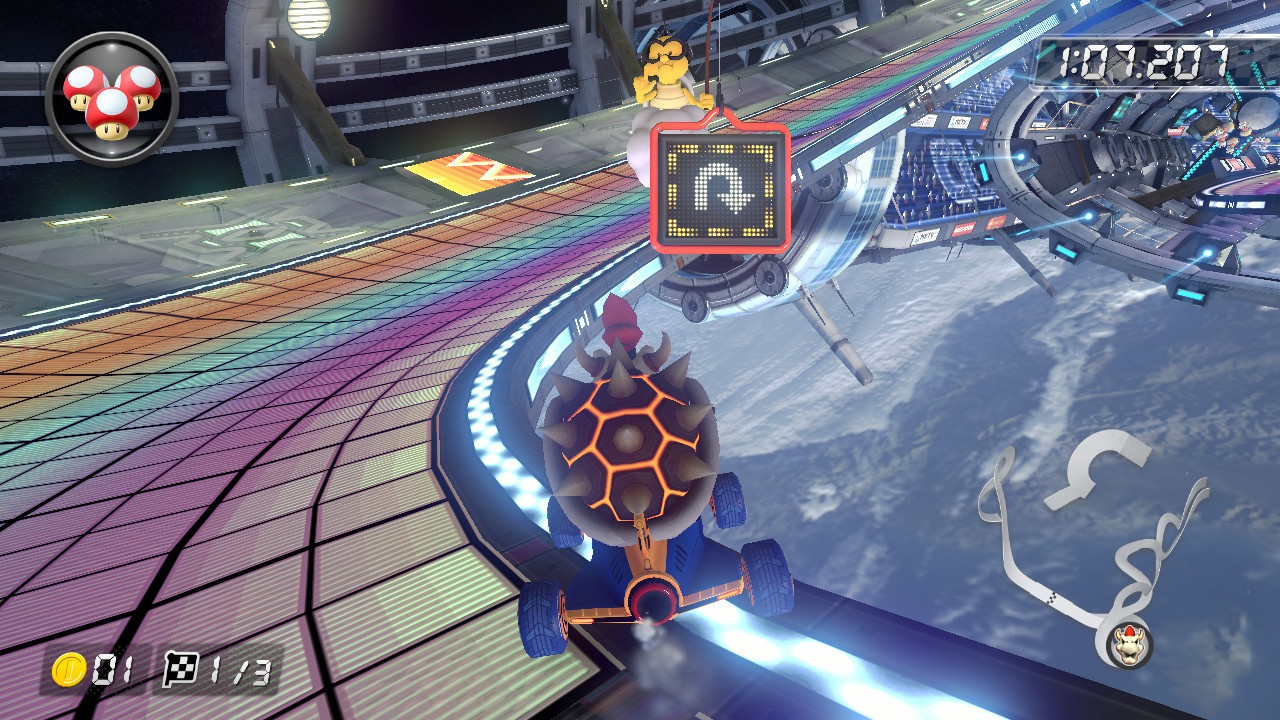Select the Bowser icon on the minimap
Screen dimensions: 1280x720
tap(1129, 646)
